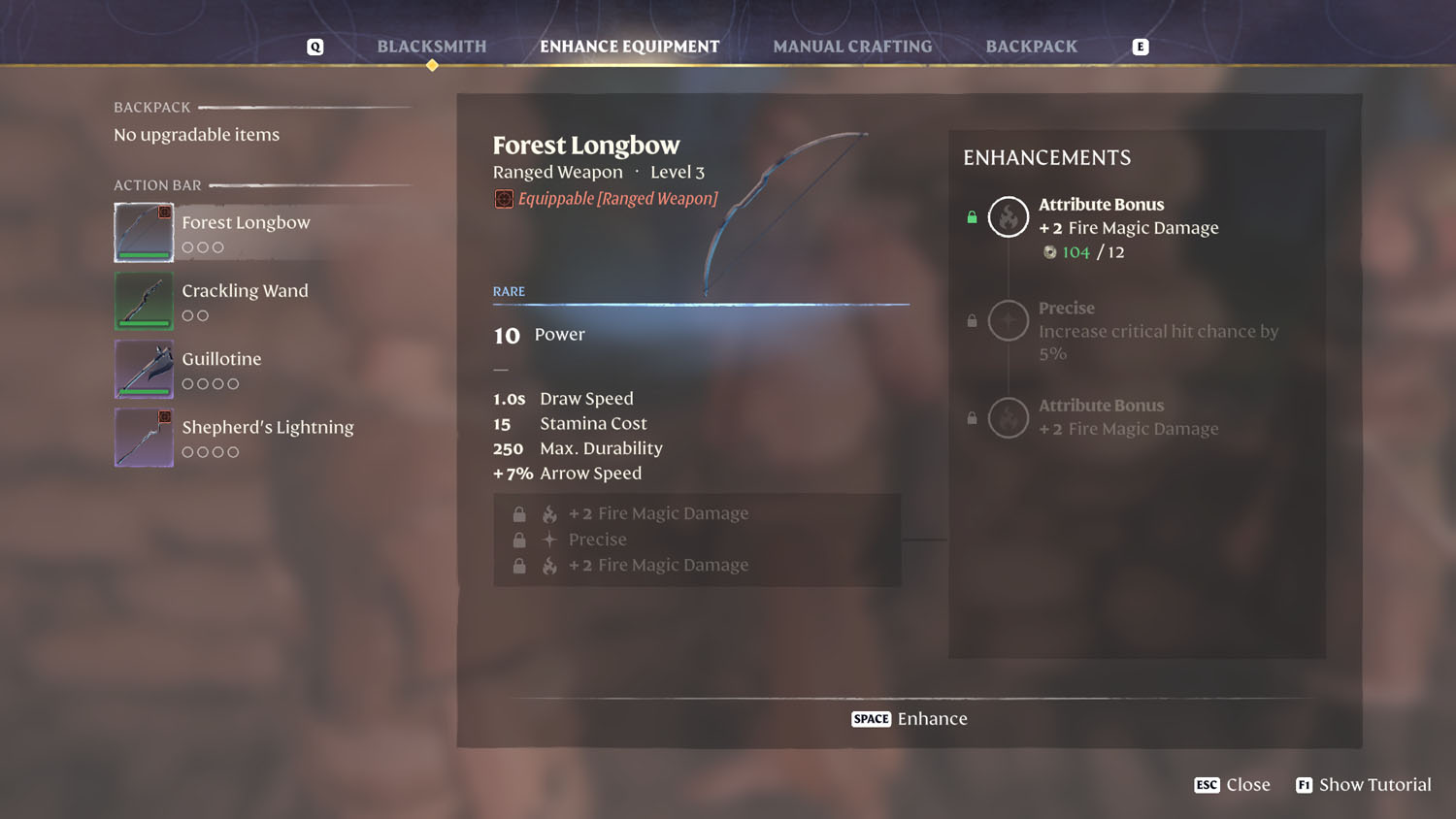Open the Enhance Equipment tab
Screen dimensions: 1456x819
point(629,47)
